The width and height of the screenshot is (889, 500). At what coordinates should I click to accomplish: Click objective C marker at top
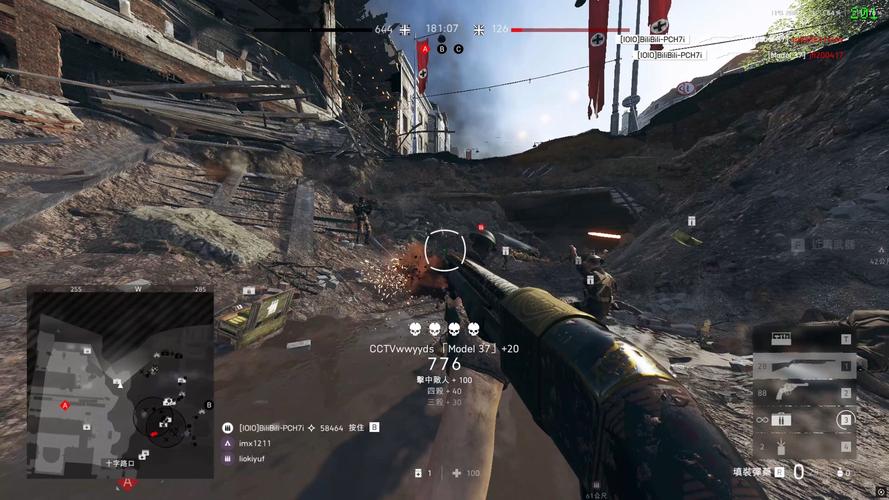[459, 48]
